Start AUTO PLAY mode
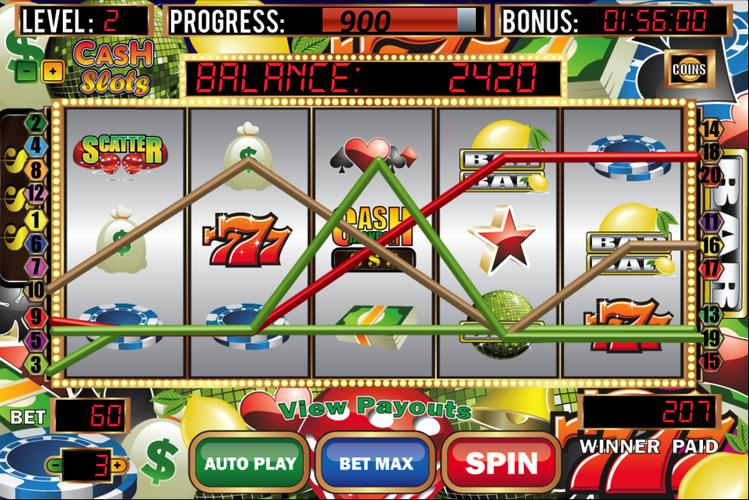 (x=250, y=464)
